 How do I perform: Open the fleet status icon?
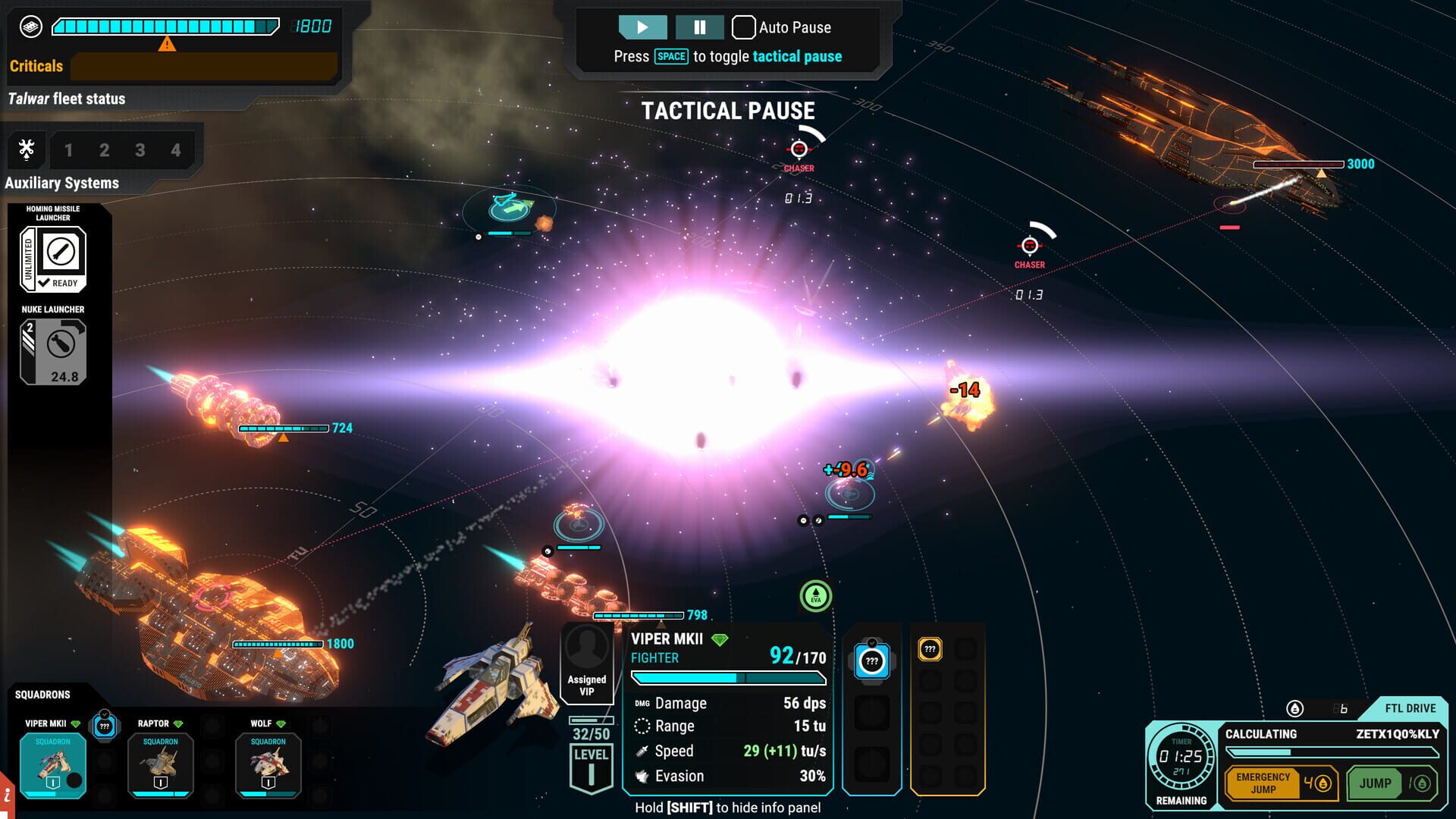click(30, 27)
